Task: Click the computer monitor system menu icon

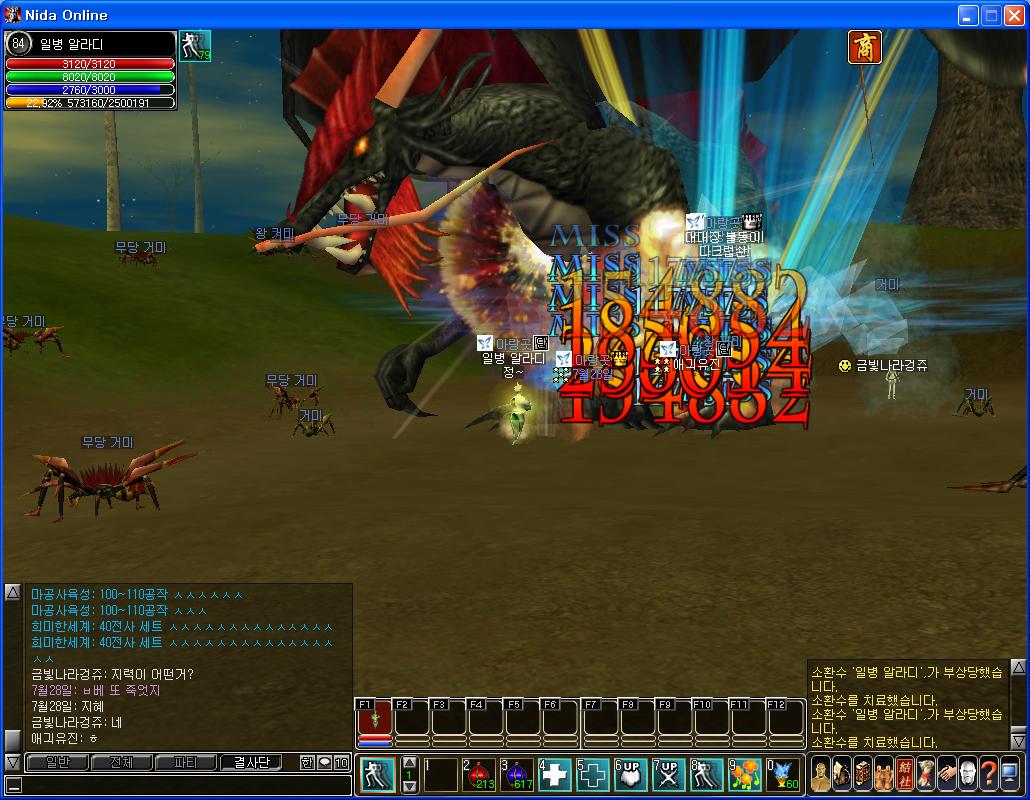Action: [1009, 773]
